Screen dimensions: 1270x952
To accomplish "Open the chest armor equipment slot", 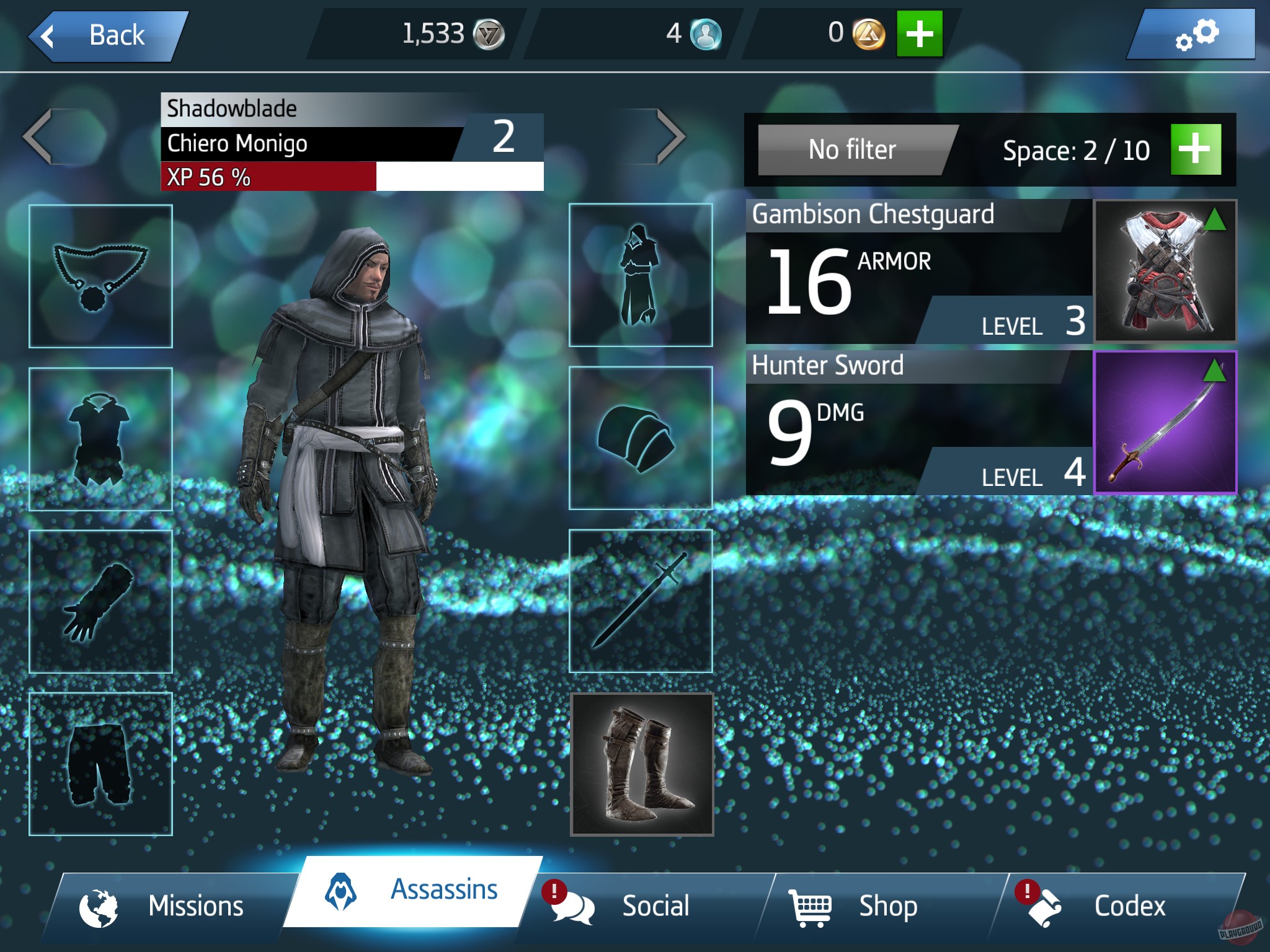I will 101,440.
